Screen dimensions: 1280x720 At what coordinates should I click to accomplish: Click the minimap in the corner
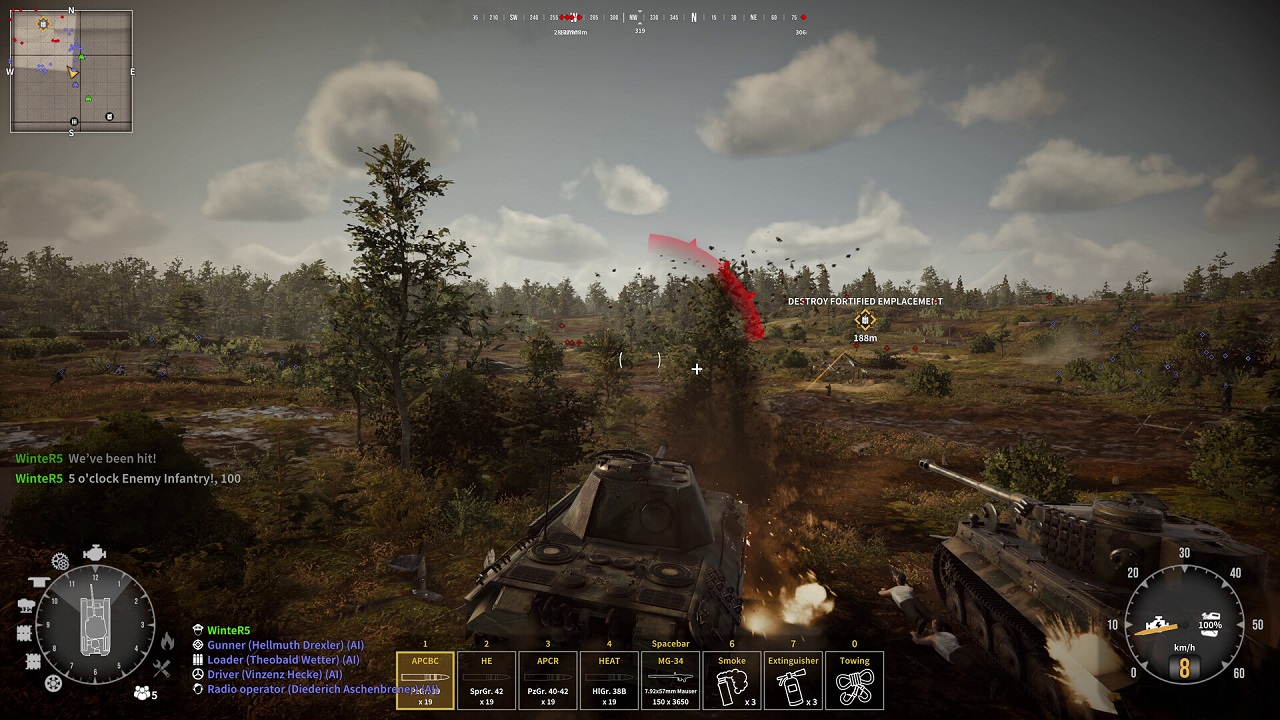click(x=70, y=68)
